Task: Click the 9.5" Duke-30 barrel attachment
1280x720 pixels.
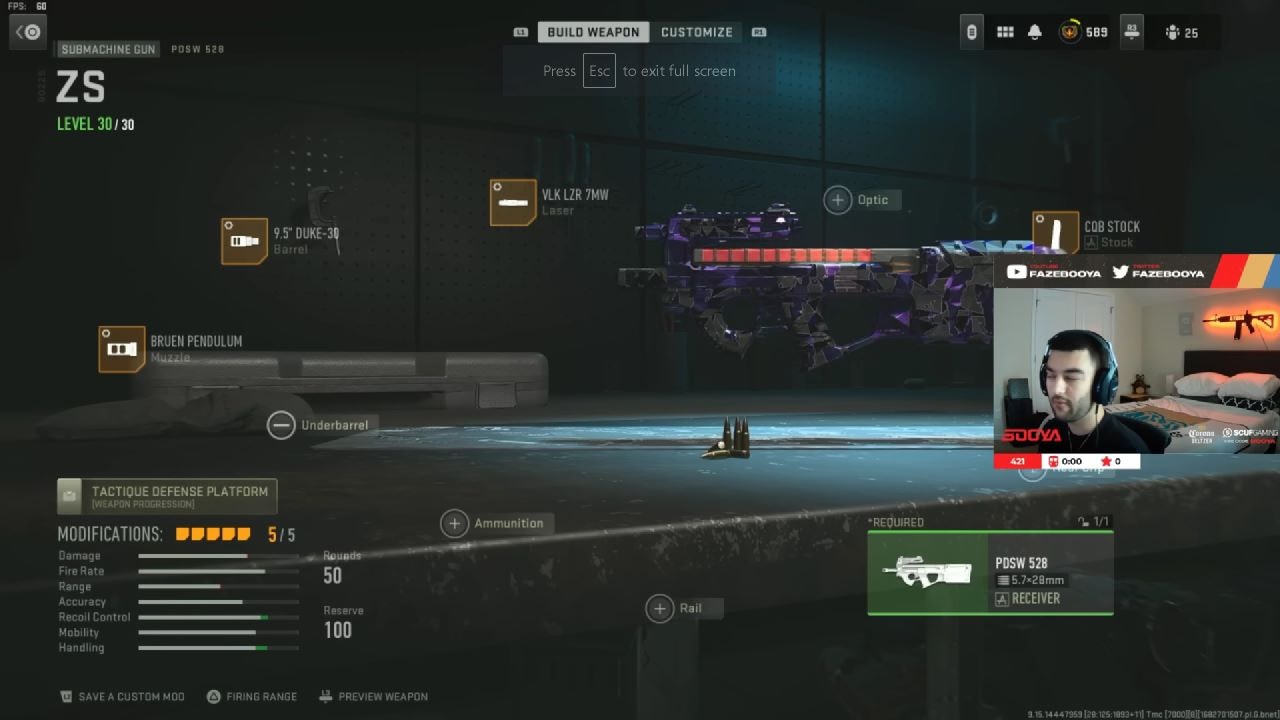Action: [245, 240]
